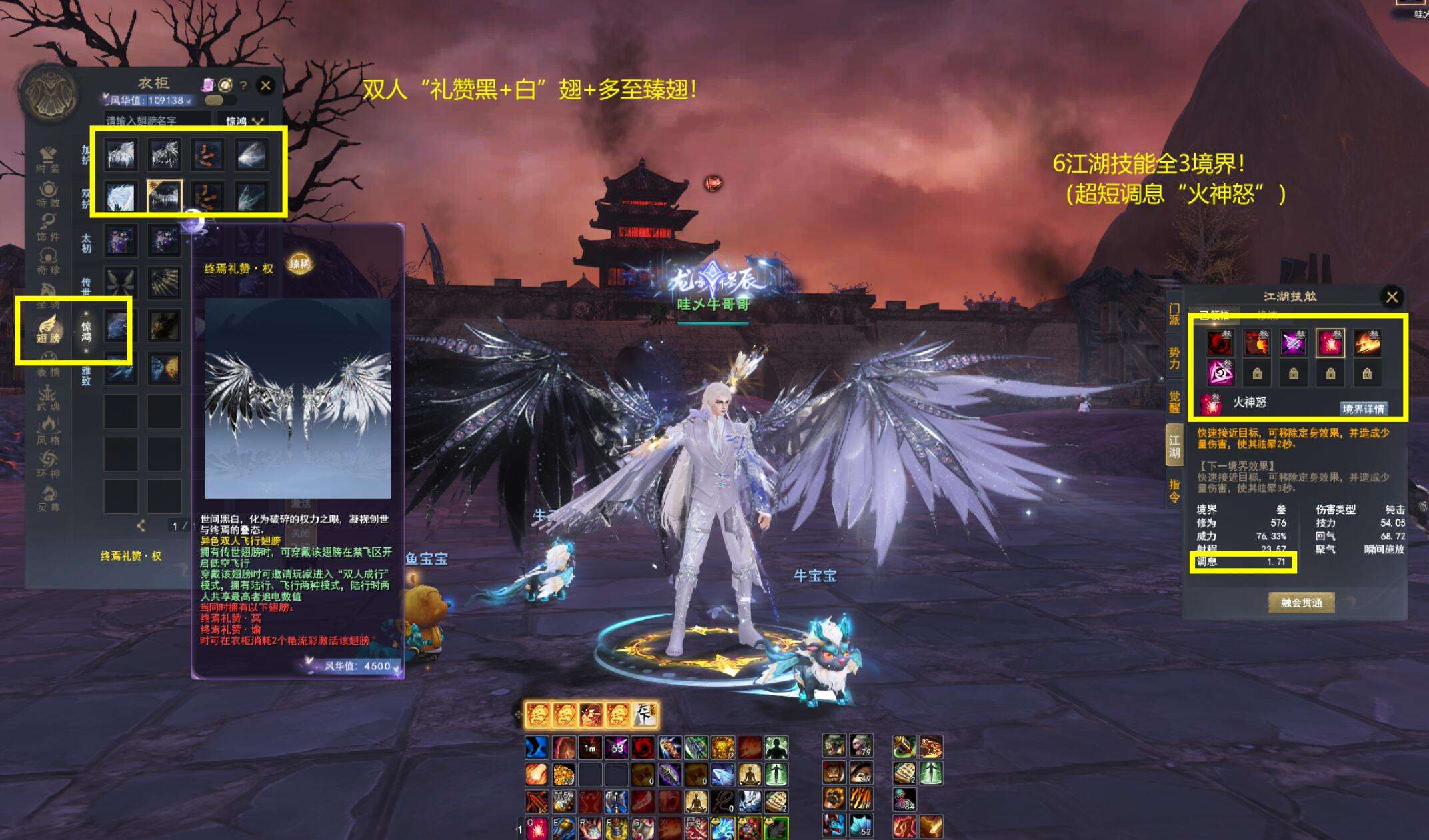Choose the 太初 wing rarity tab

[86, 243]
